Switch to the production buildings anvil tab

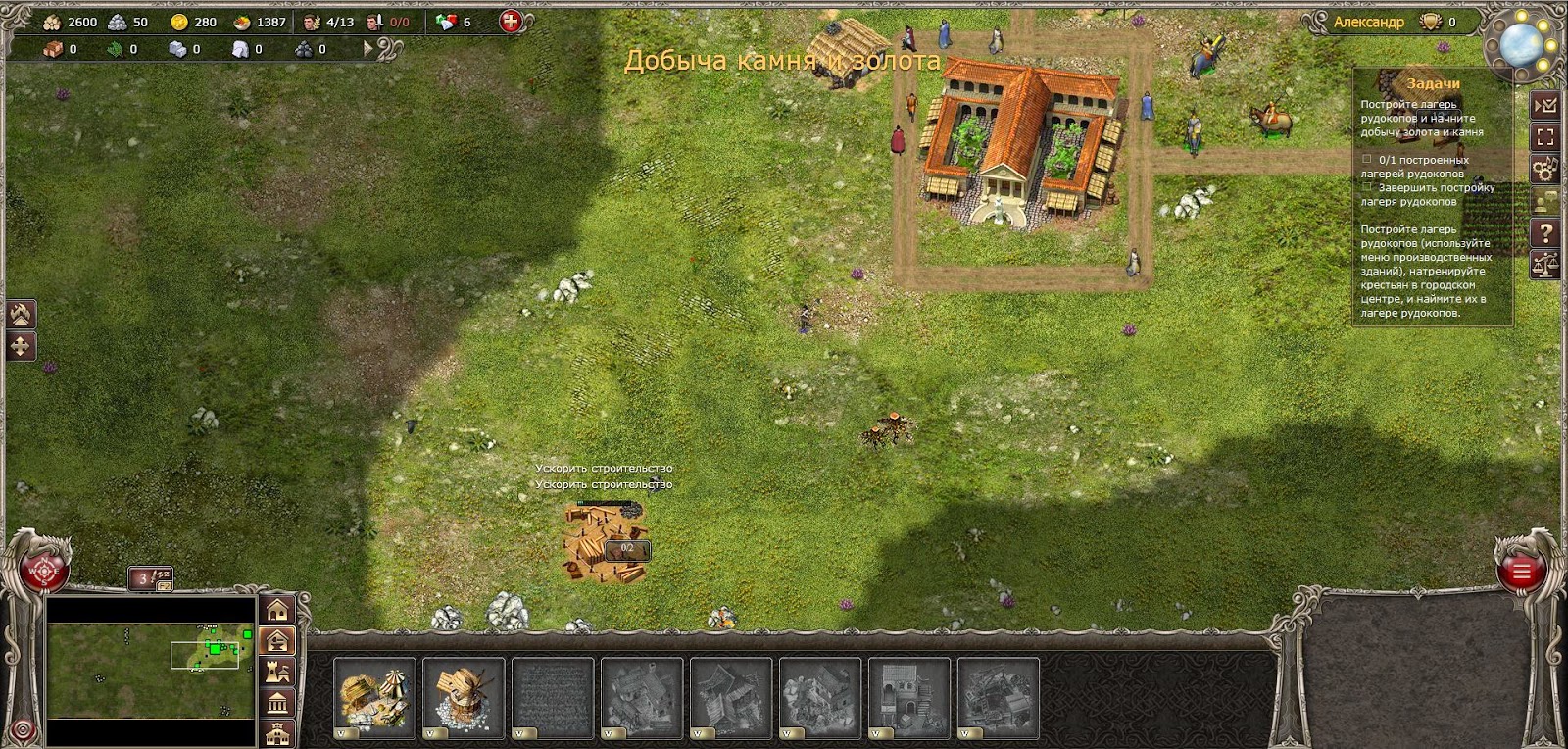pyautogui.click(x=278, y=641)
